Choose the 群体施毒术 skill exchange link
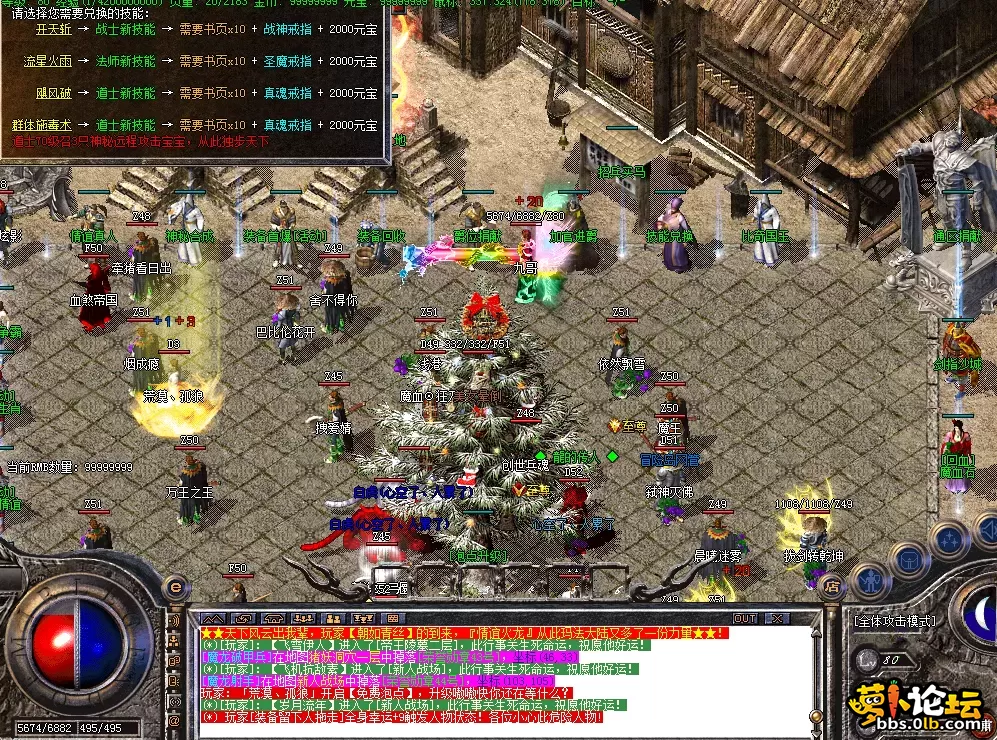The width and height of the screenshot is (997, 740). click(41, 125)
